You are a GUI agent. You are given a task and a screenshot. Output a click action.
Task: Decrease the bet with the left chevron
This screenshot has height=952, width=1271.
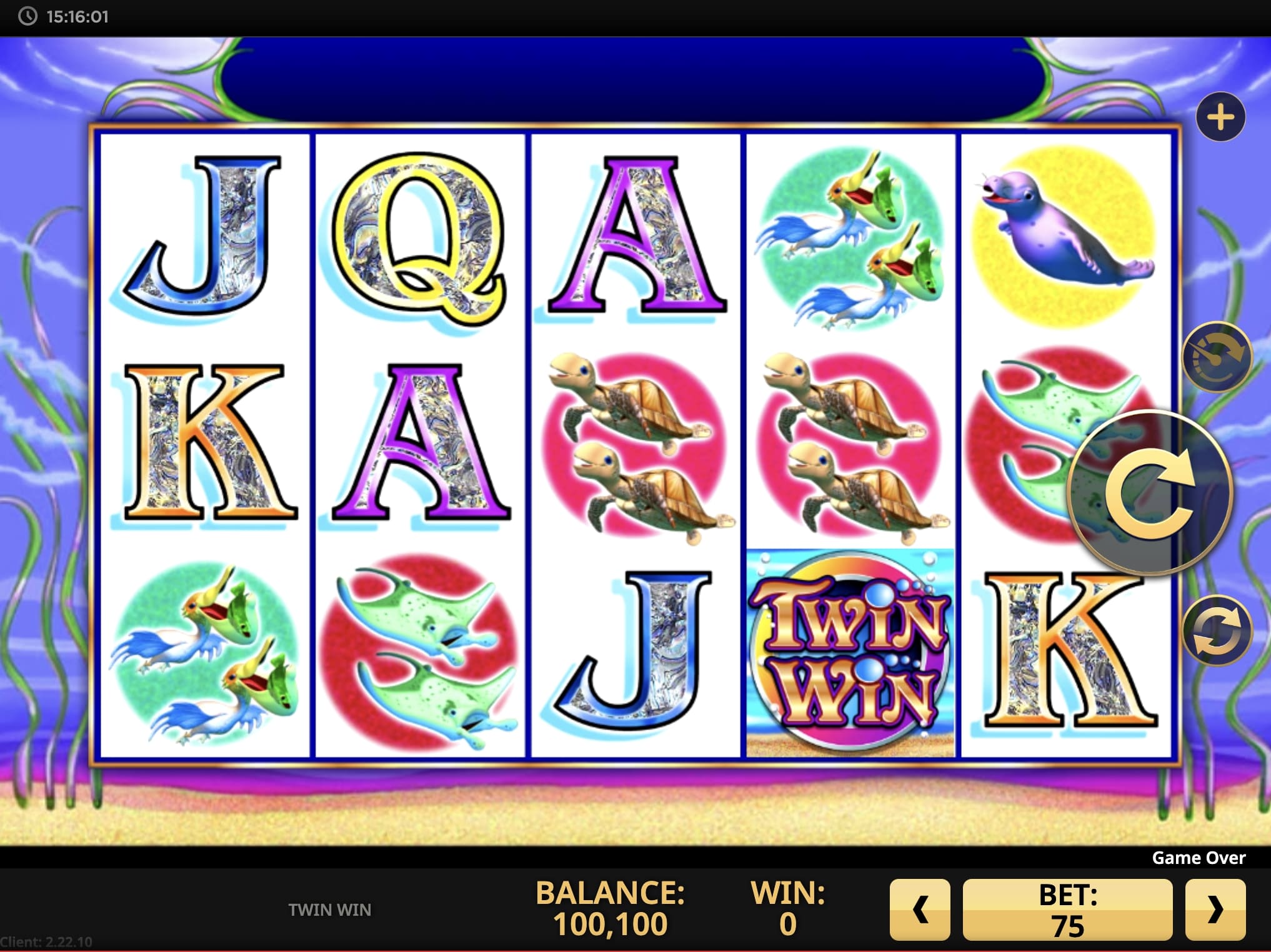click(920, 911)
